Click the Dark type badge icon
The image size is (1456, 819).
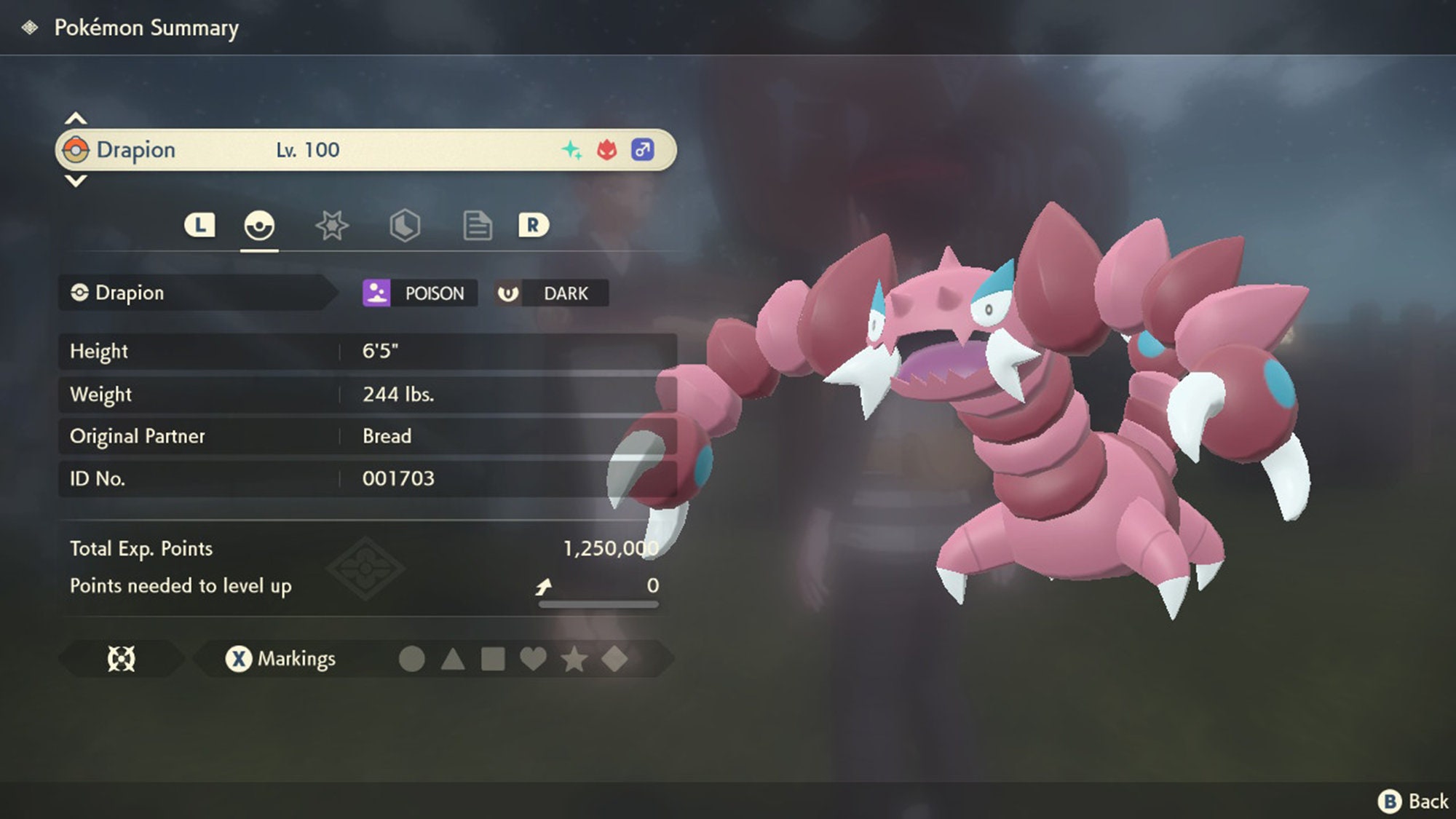point(510,293)
